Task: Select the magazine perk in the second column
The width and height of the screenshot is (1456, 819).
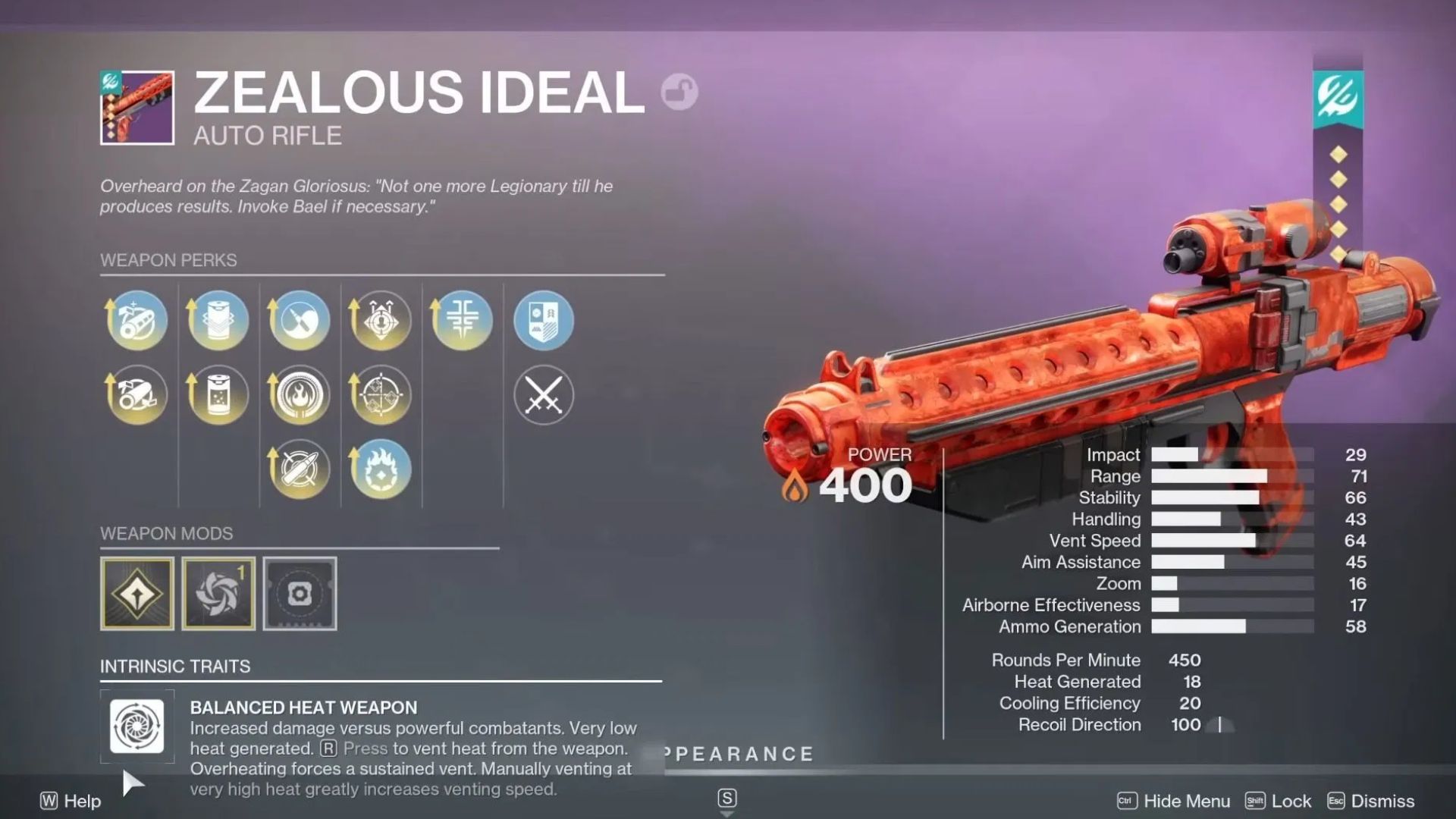Action: click(x=218, y=321)
